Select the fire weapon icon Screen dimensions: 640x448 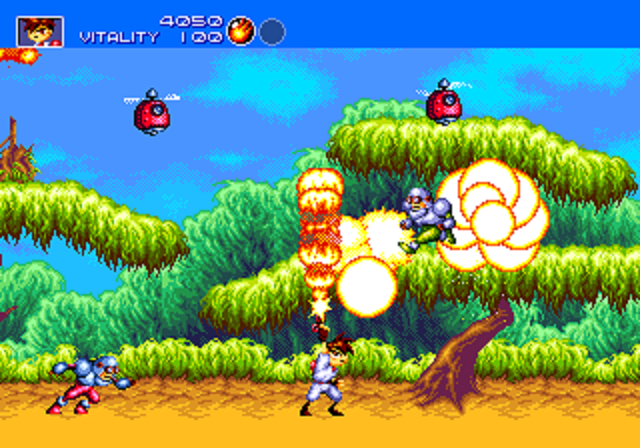[x=240, y=31]
